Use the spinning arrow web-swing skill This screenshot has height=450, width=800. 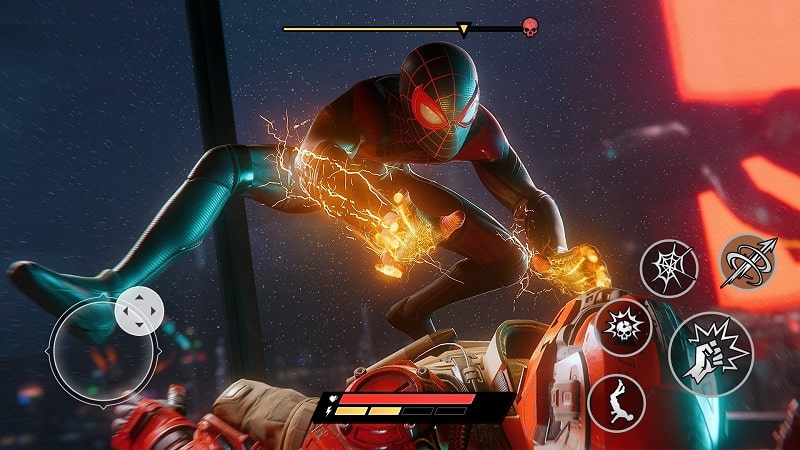coord(748,260)
